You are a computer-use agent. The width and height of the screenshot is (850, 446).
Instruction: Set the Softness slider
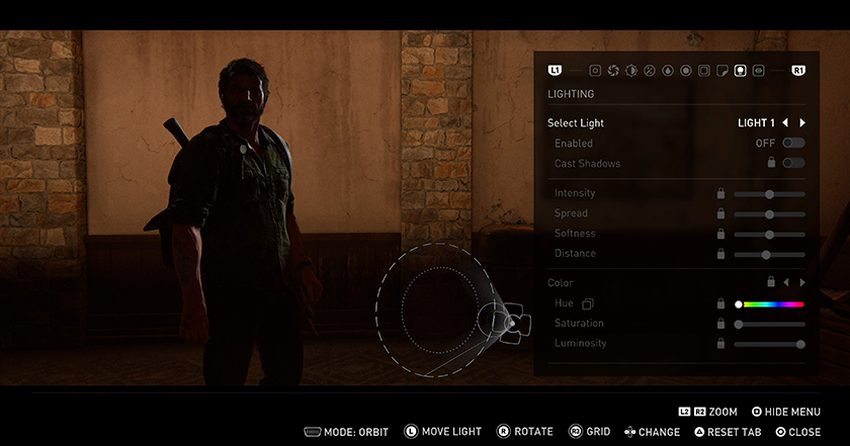point(769,234)
